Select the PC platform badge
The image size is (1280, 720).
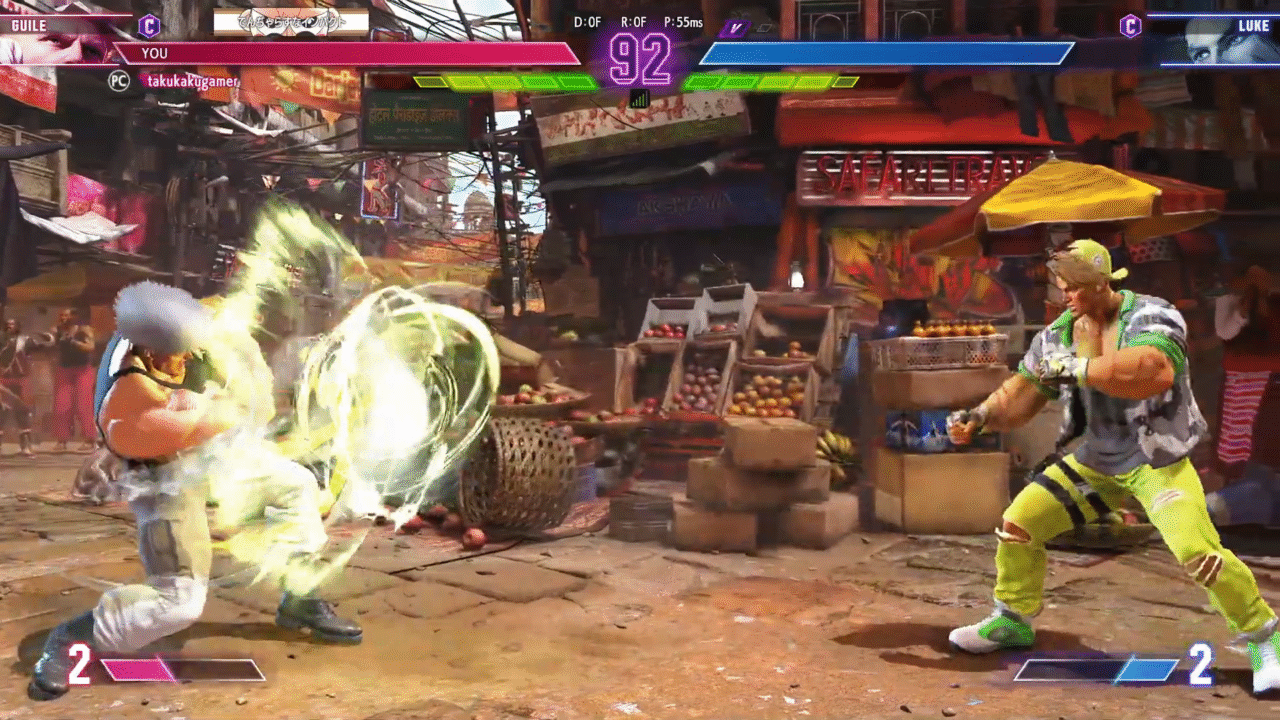pyautogui.click(x=119, y=81)
